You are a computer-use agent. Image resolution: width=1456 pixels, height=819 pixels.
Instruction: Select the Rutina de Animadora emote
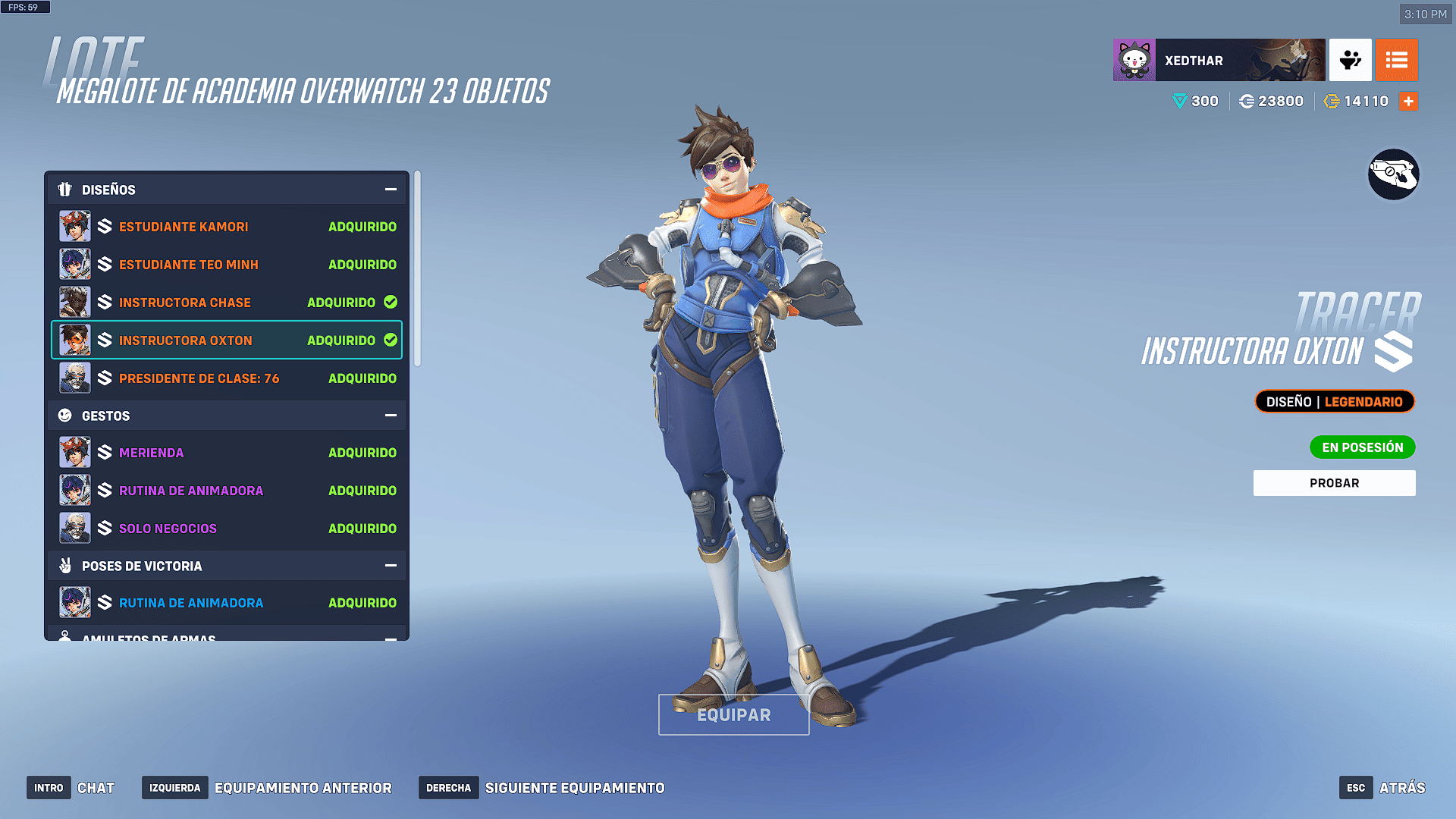coord(227,491)
